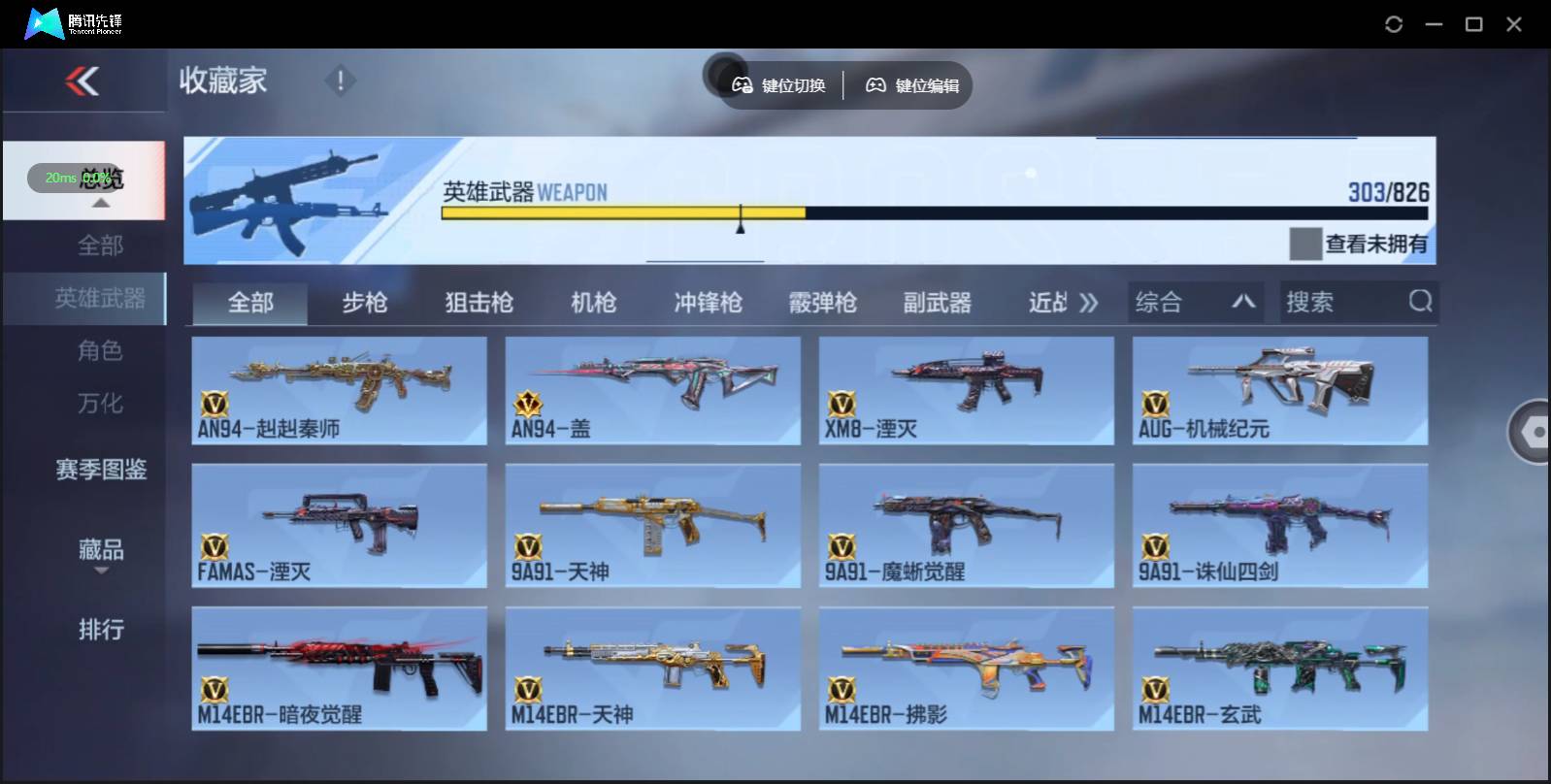This screenshot has width=1551, height=784.
Task: Click the gamepad icon on 键位切换
Action: pyautogui.click(x=742, y=85)
